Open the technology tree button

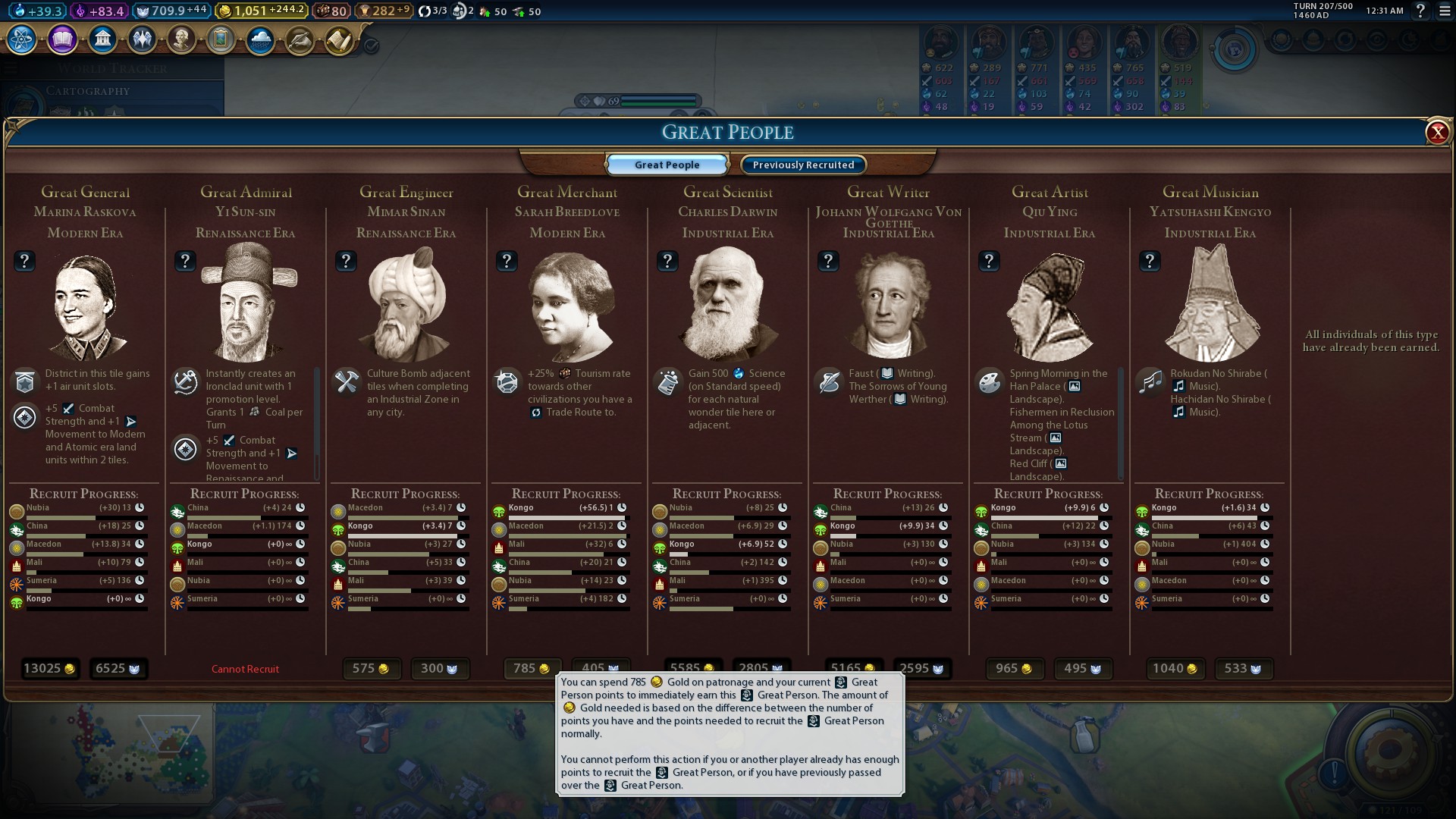(x=22, y=39)
